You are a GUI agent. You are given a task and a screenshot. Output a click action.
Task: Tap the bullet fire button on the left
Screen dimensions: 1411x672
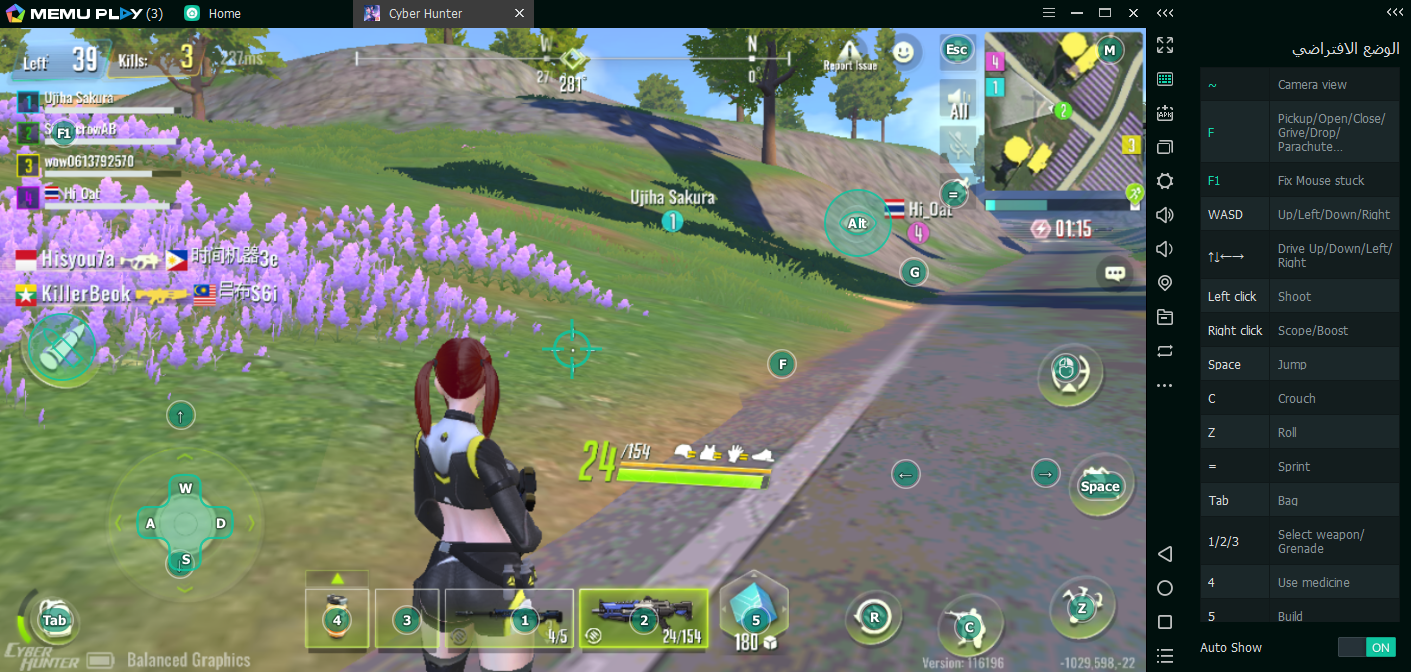pos(59,348)
